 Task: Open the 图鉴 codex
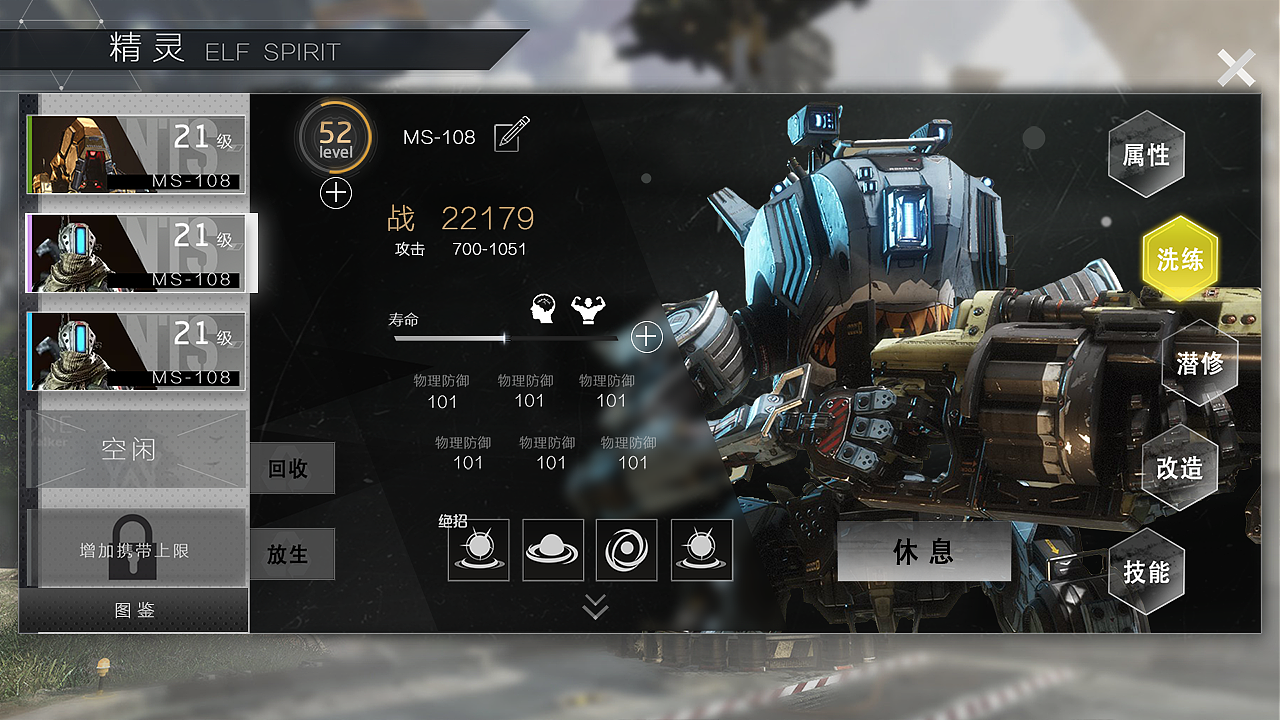(x=134, y=610)
